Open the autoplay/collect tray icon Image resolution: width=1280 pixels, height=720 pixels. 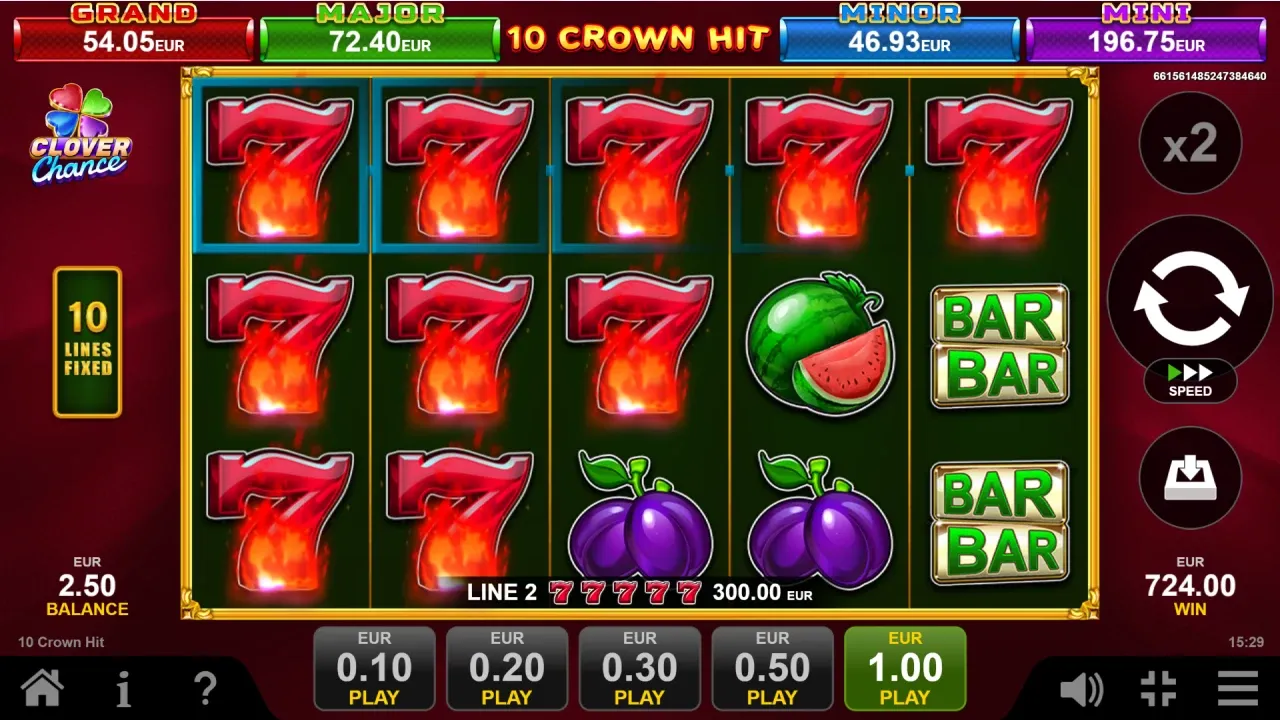point(1189,477)
